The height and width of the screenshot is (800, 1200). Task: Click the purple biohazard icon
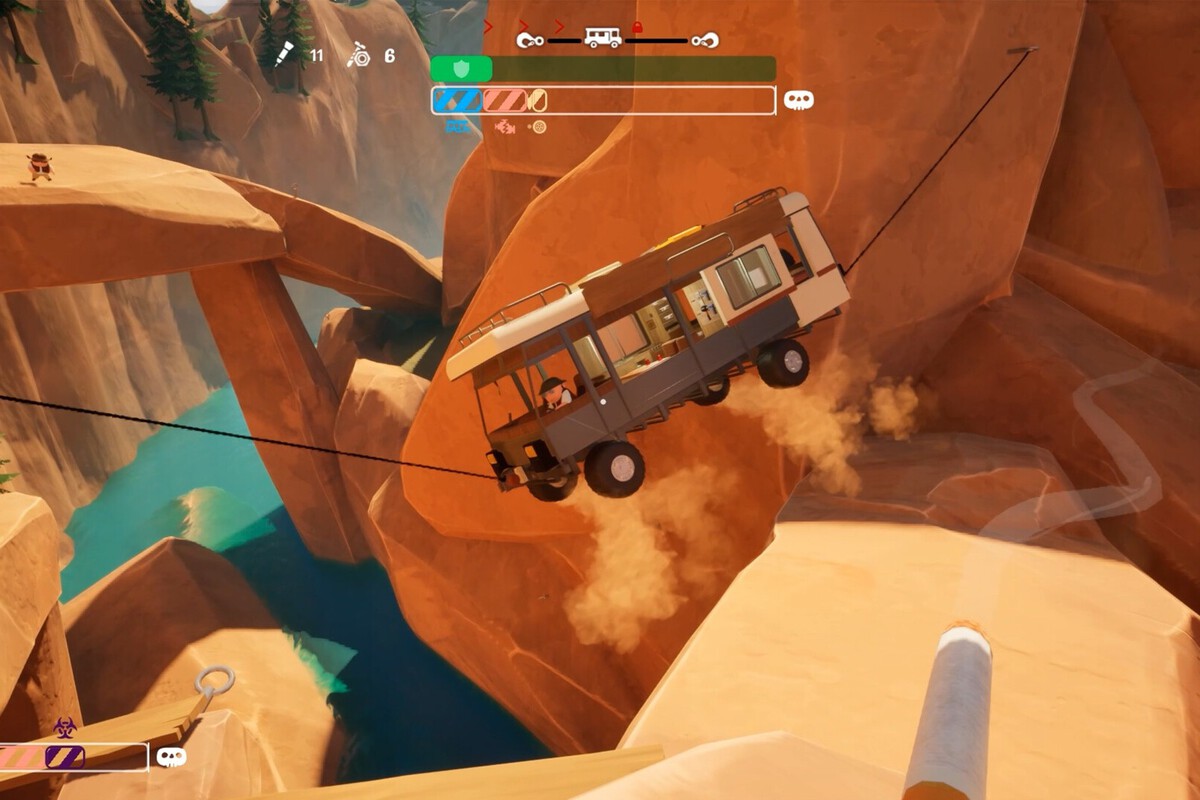pyautogui.click(x=64, y=727)
